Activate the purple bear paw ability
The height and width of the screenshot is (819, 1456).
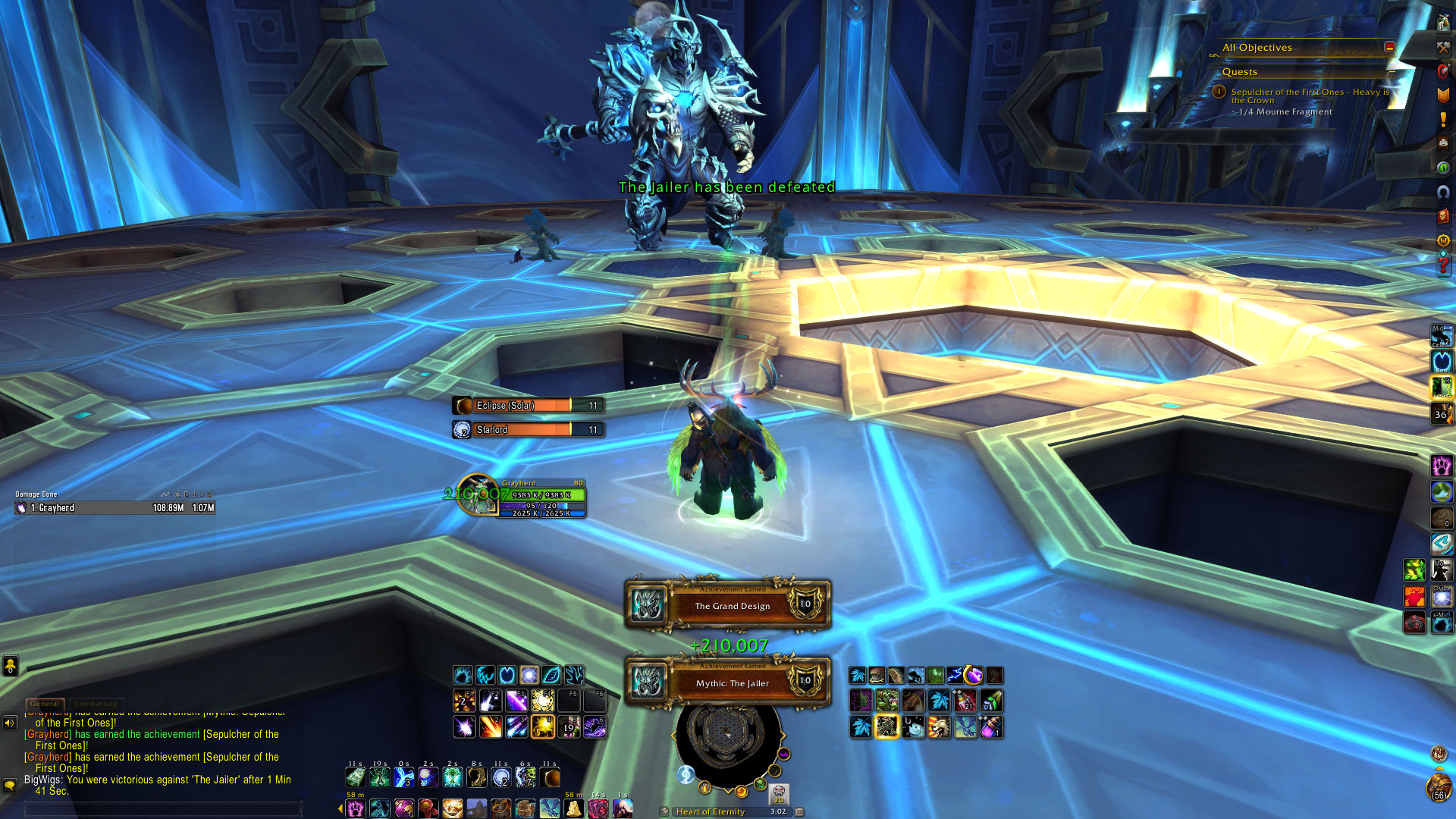pyautogui.click(x=1441, y=465)
